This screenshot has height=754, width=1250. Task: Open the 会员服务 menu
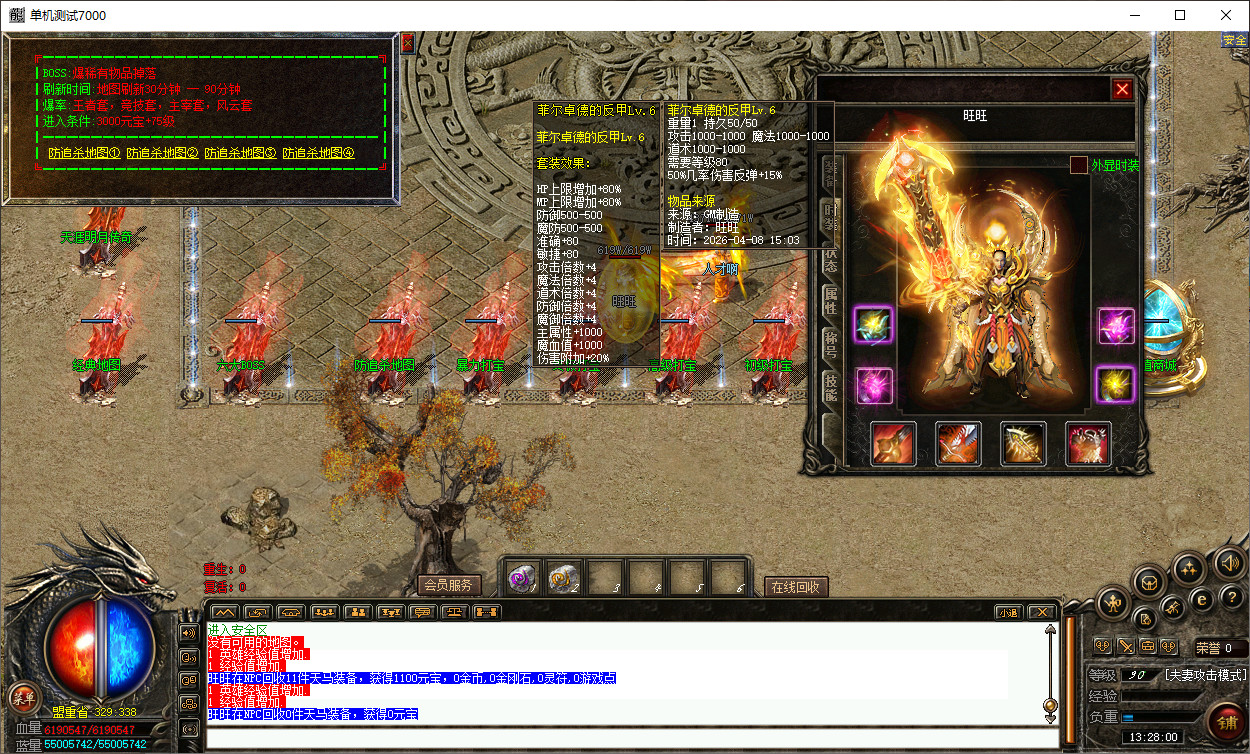[447, 586]
